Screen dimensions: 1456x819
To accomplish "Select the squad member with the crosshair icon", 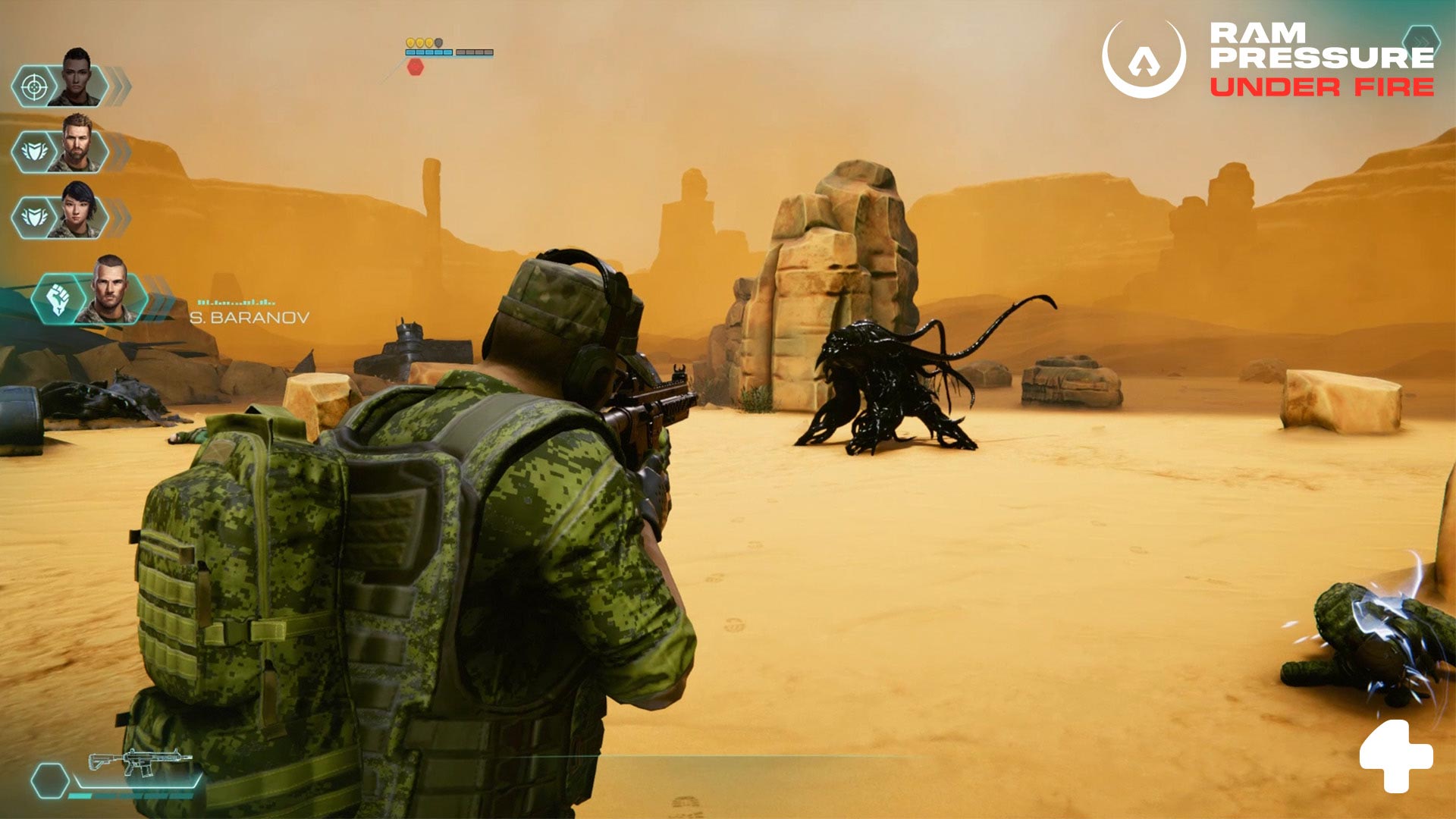I will 34,87.
